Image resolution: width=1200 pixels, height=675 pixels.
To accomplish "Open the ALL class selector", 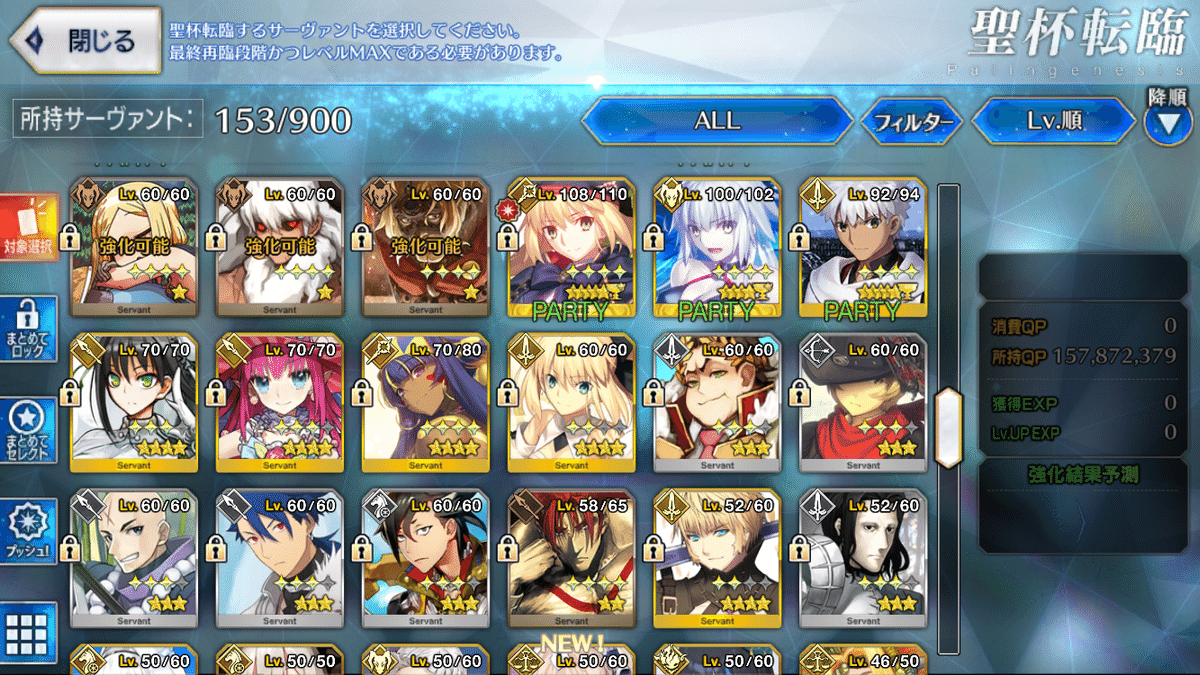I will tap(717, 121).
